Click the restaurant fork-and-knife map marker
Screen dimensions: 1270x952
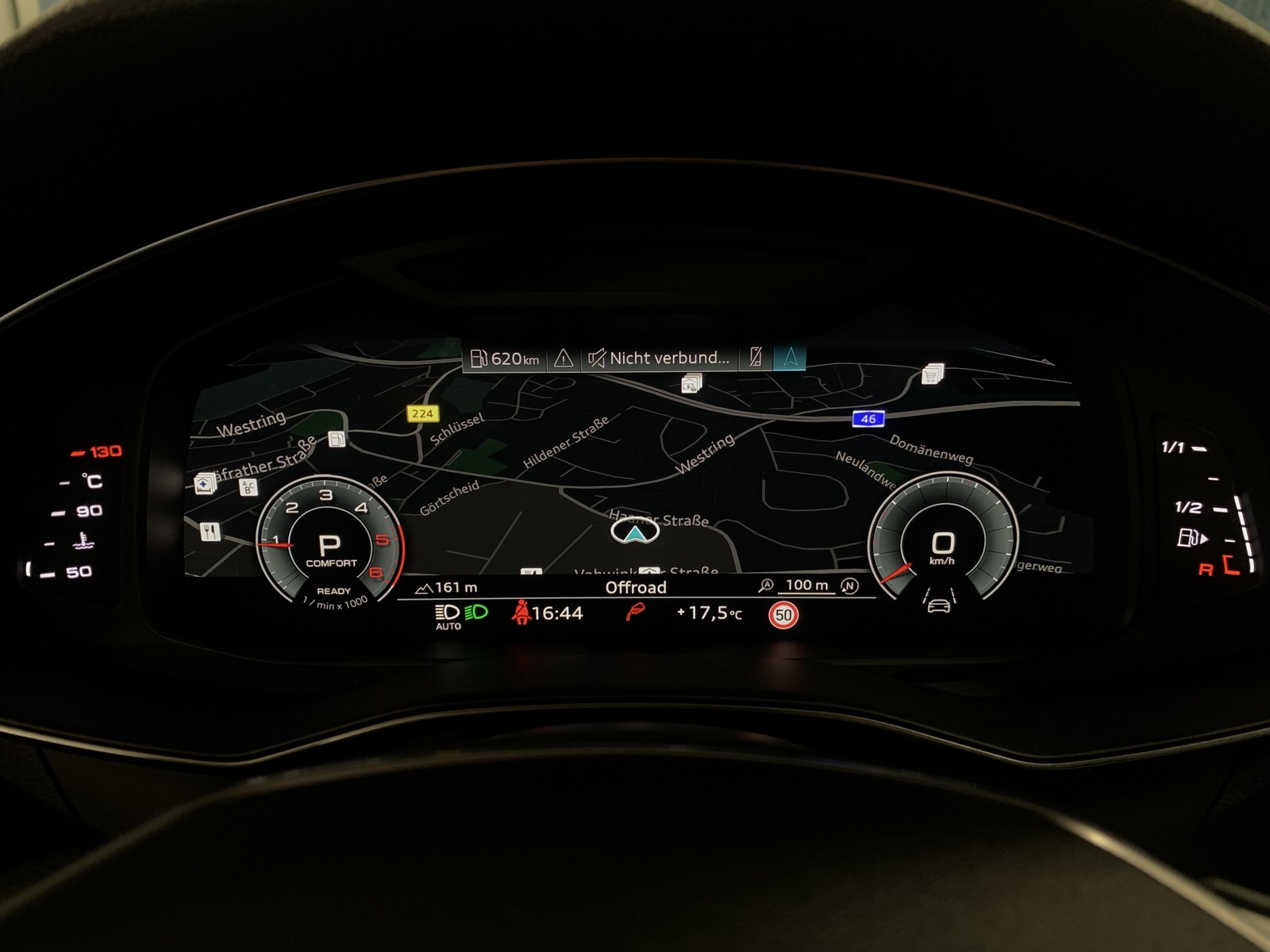210,531
